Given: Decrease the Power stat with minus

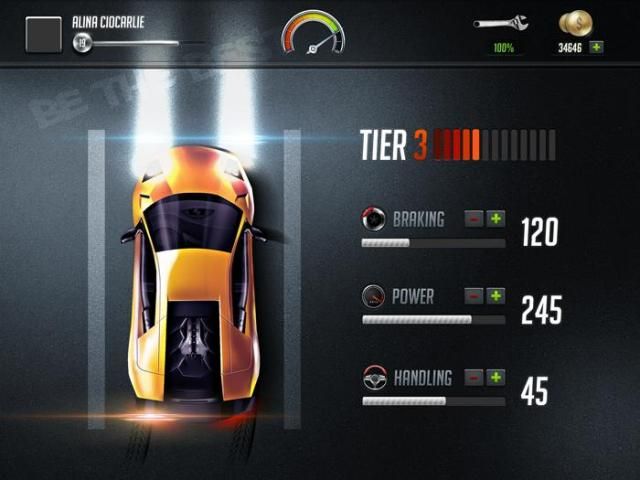Looking at the screenshot, I should click(x=474, y=296).
